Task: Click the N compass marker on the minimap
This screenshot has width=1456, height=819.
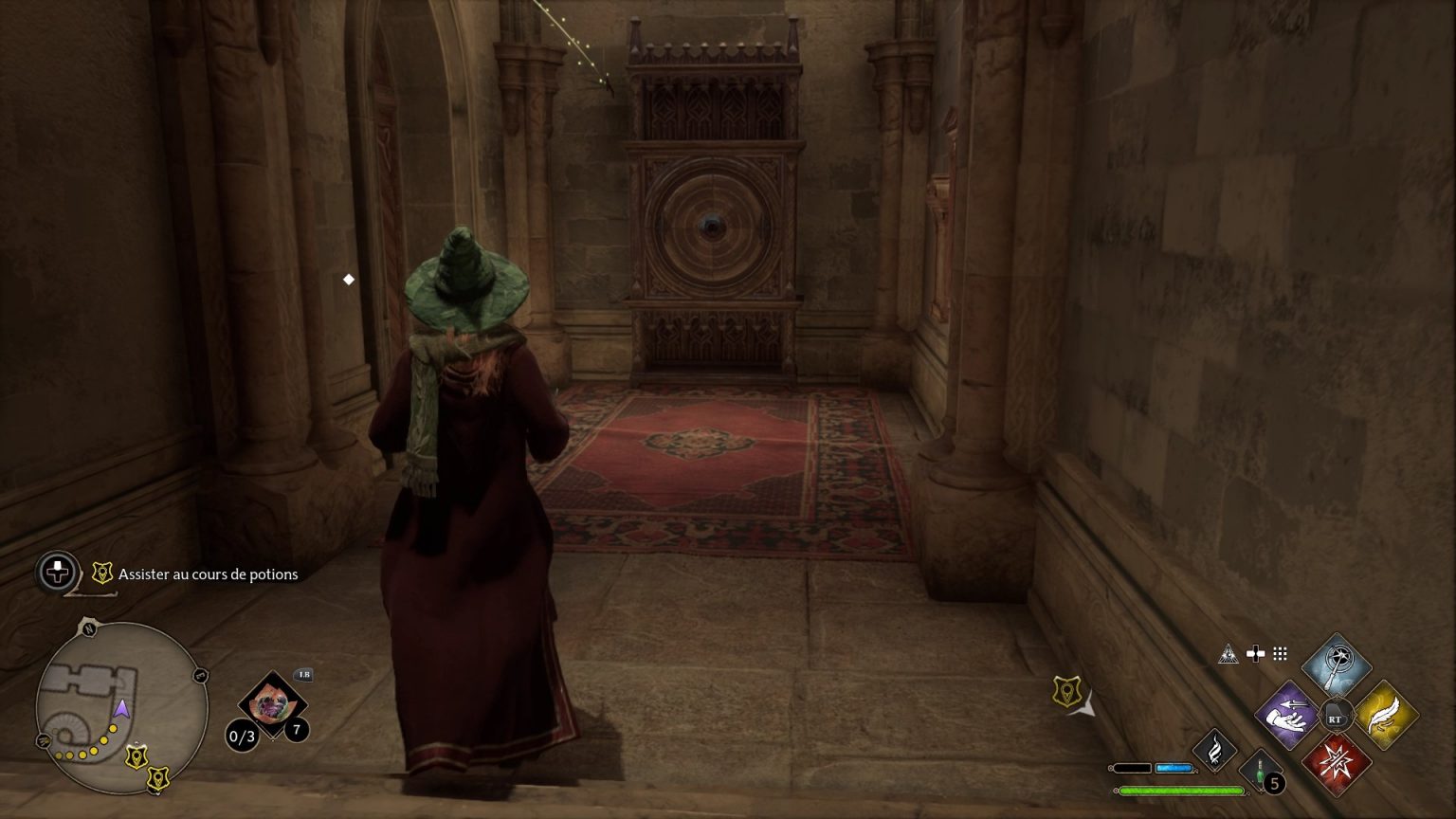Action: click(x=89, y=628)
